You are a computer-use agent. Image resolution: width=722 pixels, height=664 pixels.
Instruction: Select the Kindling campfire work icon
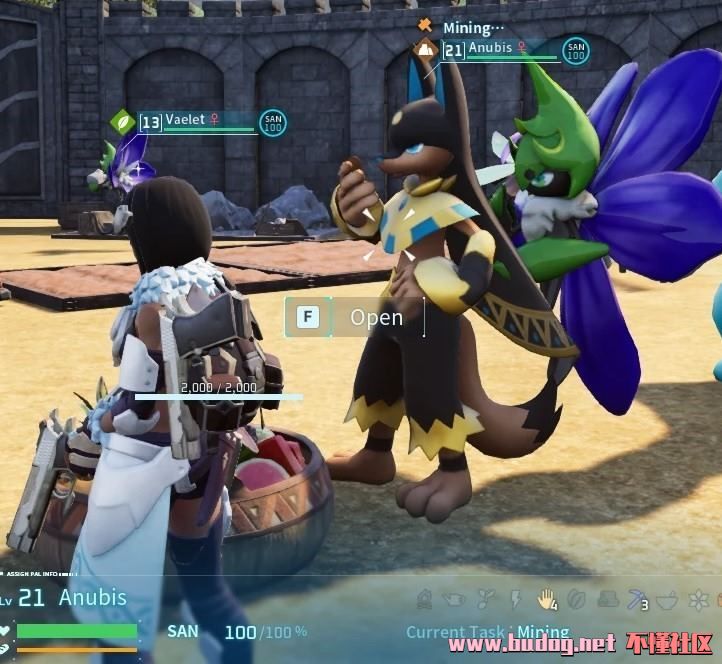coord(425,599)
